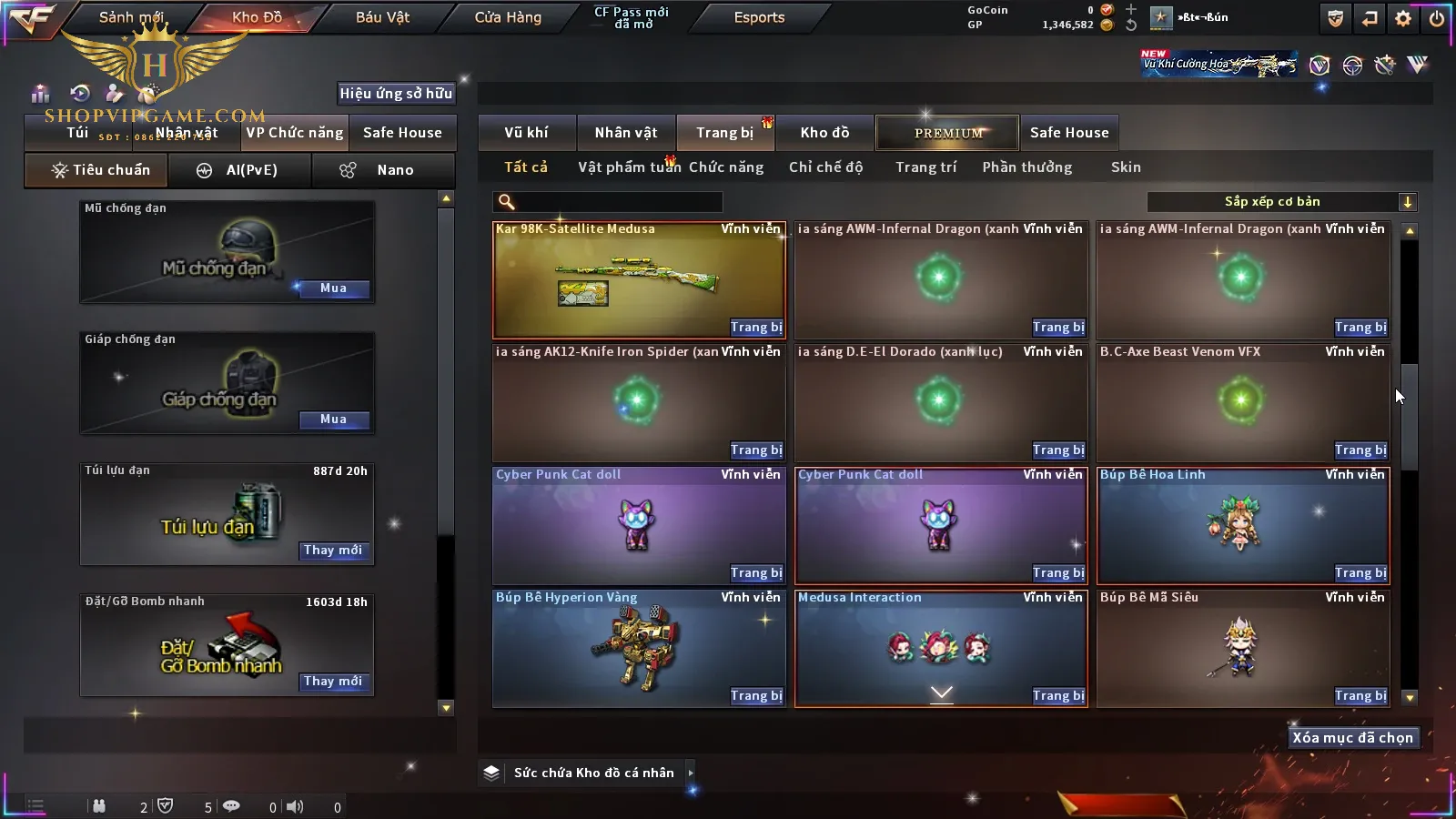Buy the Mũ chống đạn helmet

pos(333,288)
